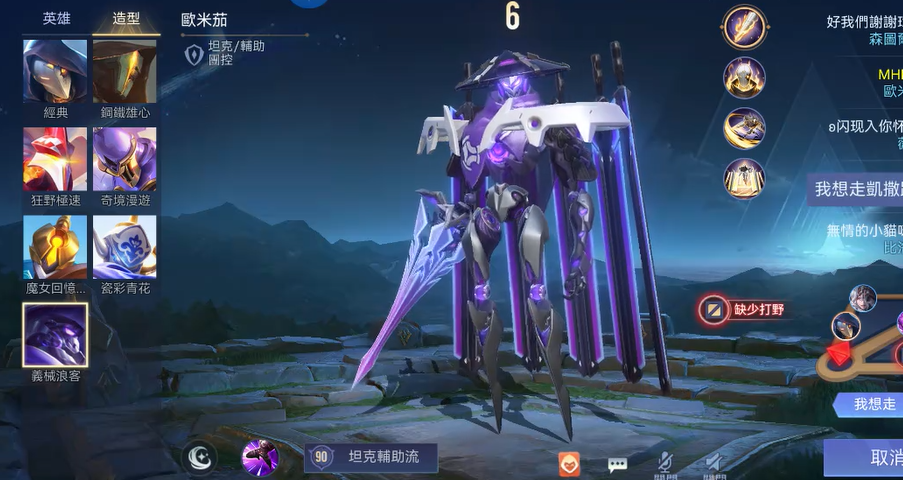This screenshot has height=480, width=903.
Task: View the golden spear skill icon
Action: [x=744, y=26]
